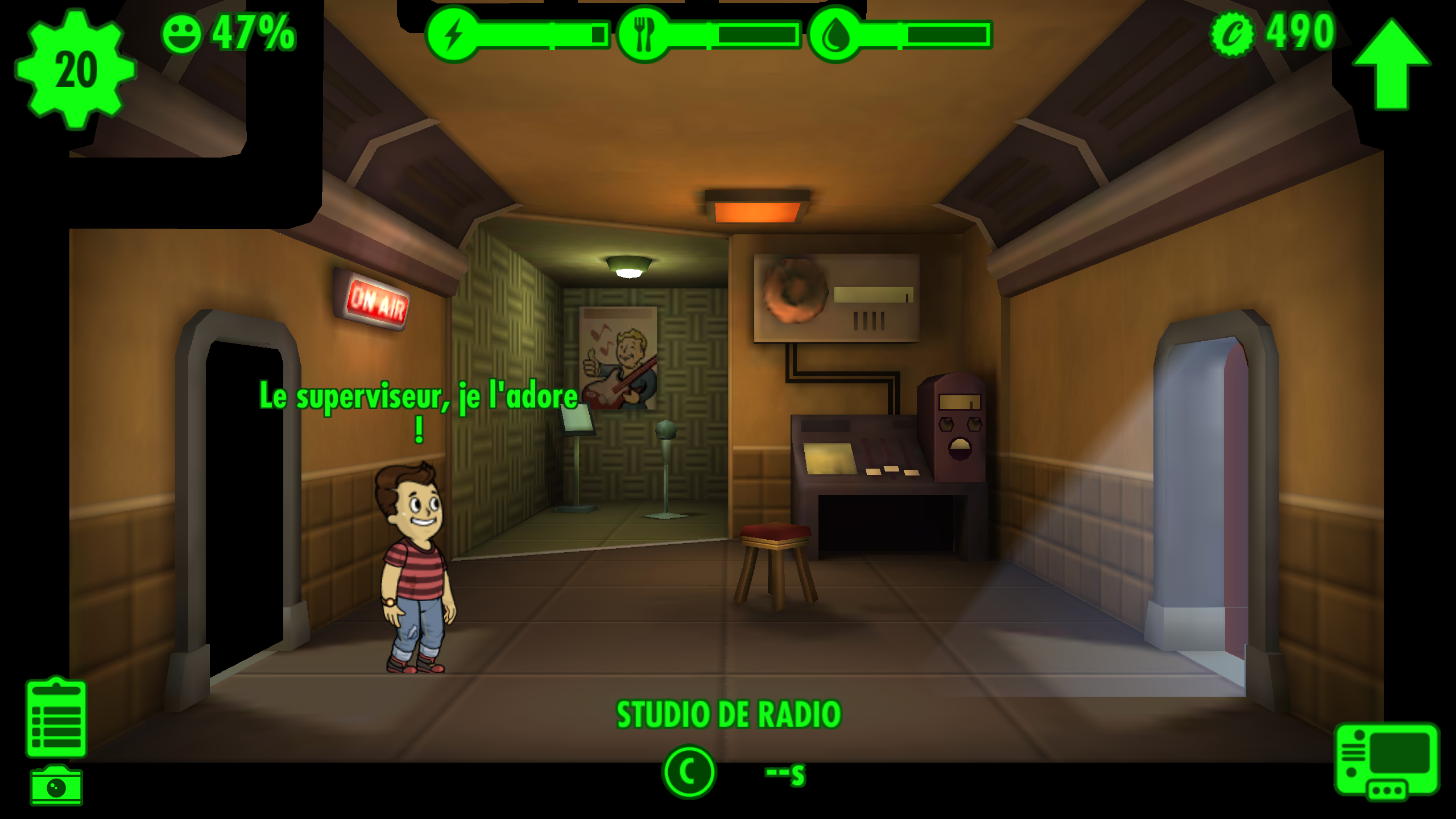The height and width of the screenshot is (819, 1456).
Task: Take a screenshot with the camera icon
Action: pyautogui.click(x=56, y=786)
